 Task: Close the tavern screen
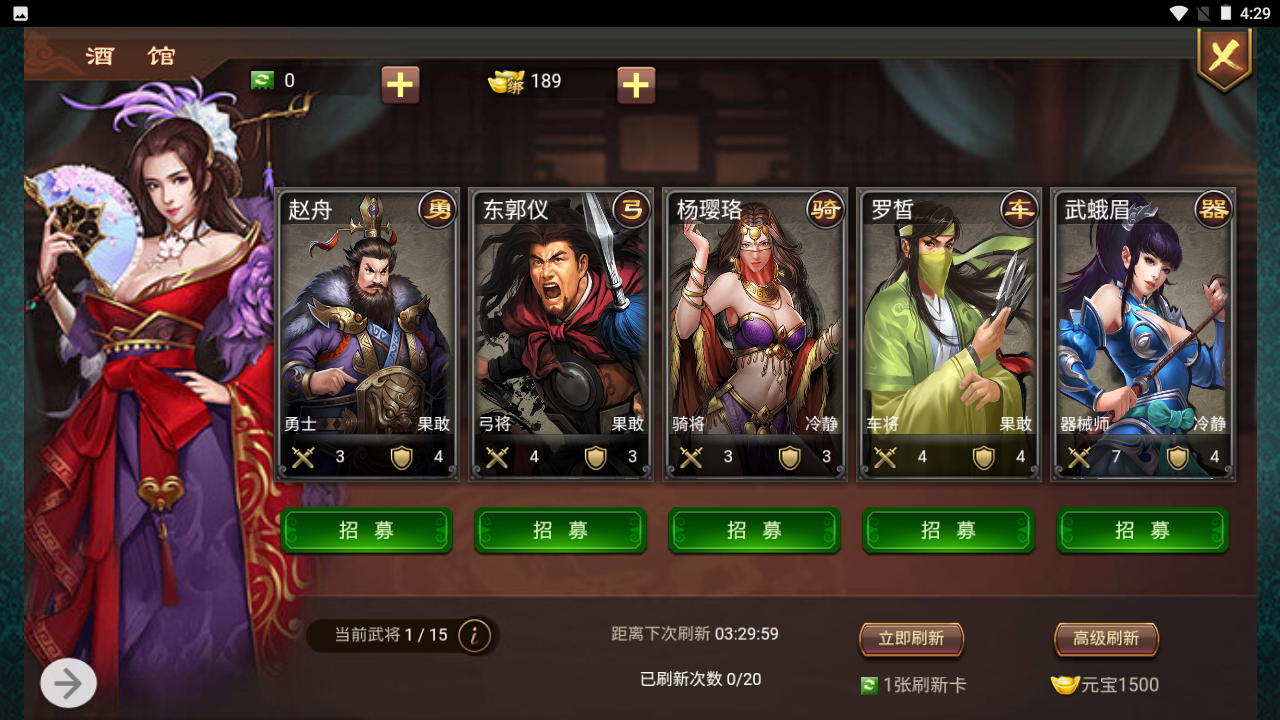[1224, 56]
